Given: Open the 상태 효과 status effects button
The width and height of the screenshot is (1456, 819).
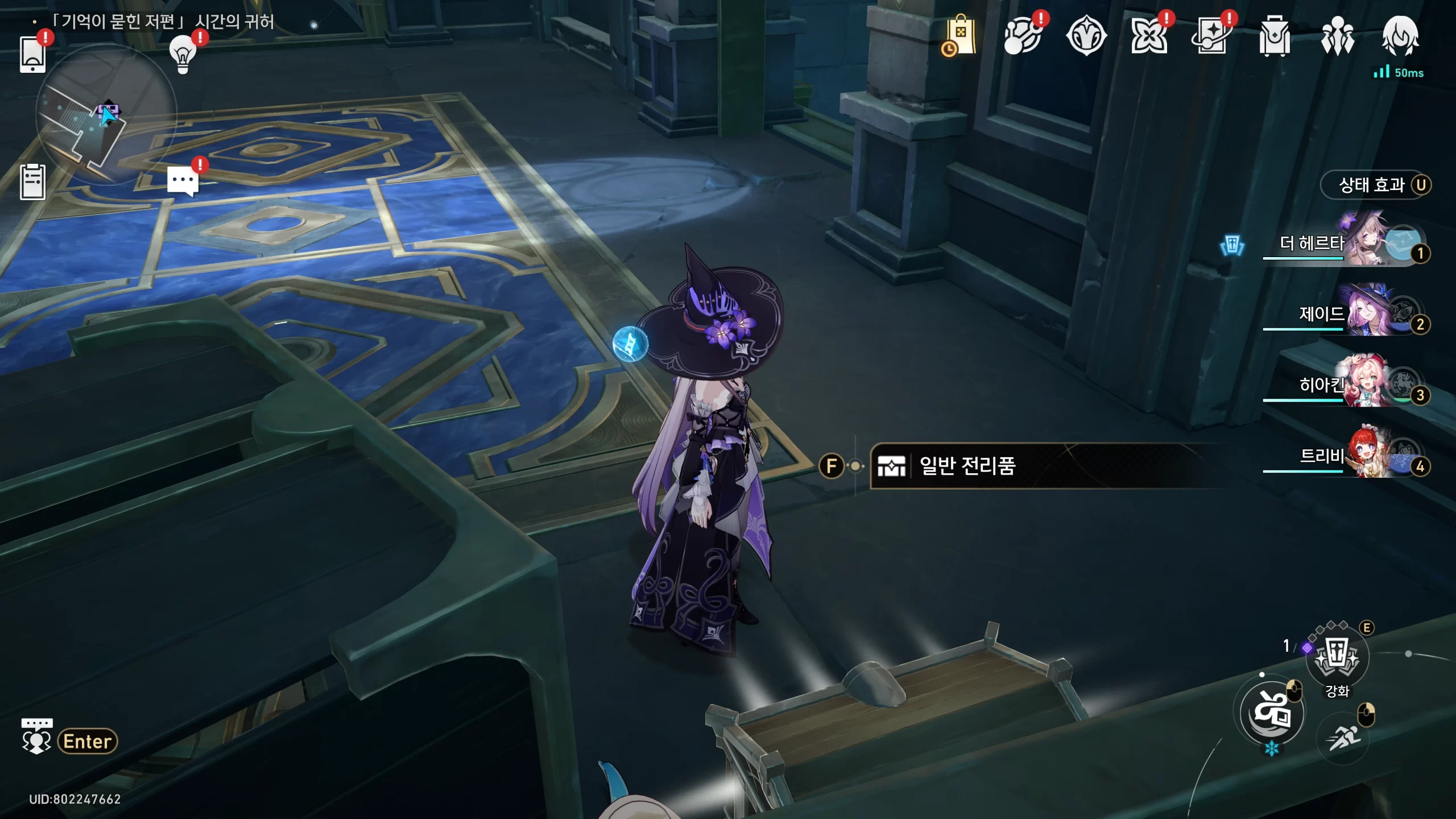Looking at the screenshot, I should pos(1375,185).
